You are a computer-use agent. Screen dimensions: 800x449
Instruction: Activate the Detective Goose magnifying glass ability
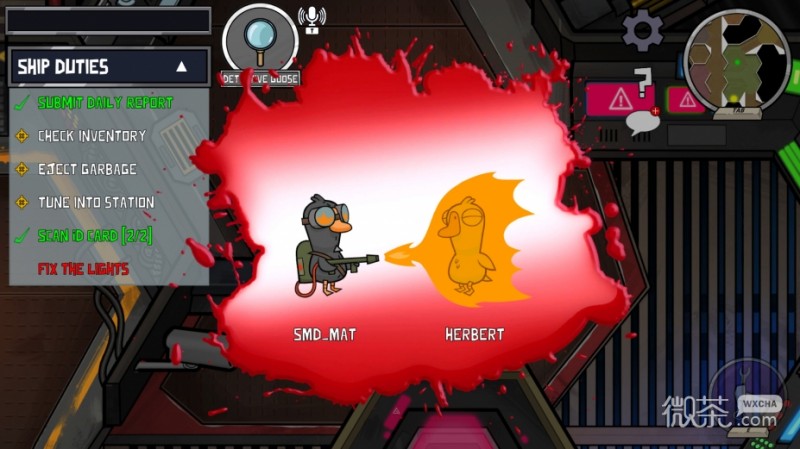[x=260, y=38]
